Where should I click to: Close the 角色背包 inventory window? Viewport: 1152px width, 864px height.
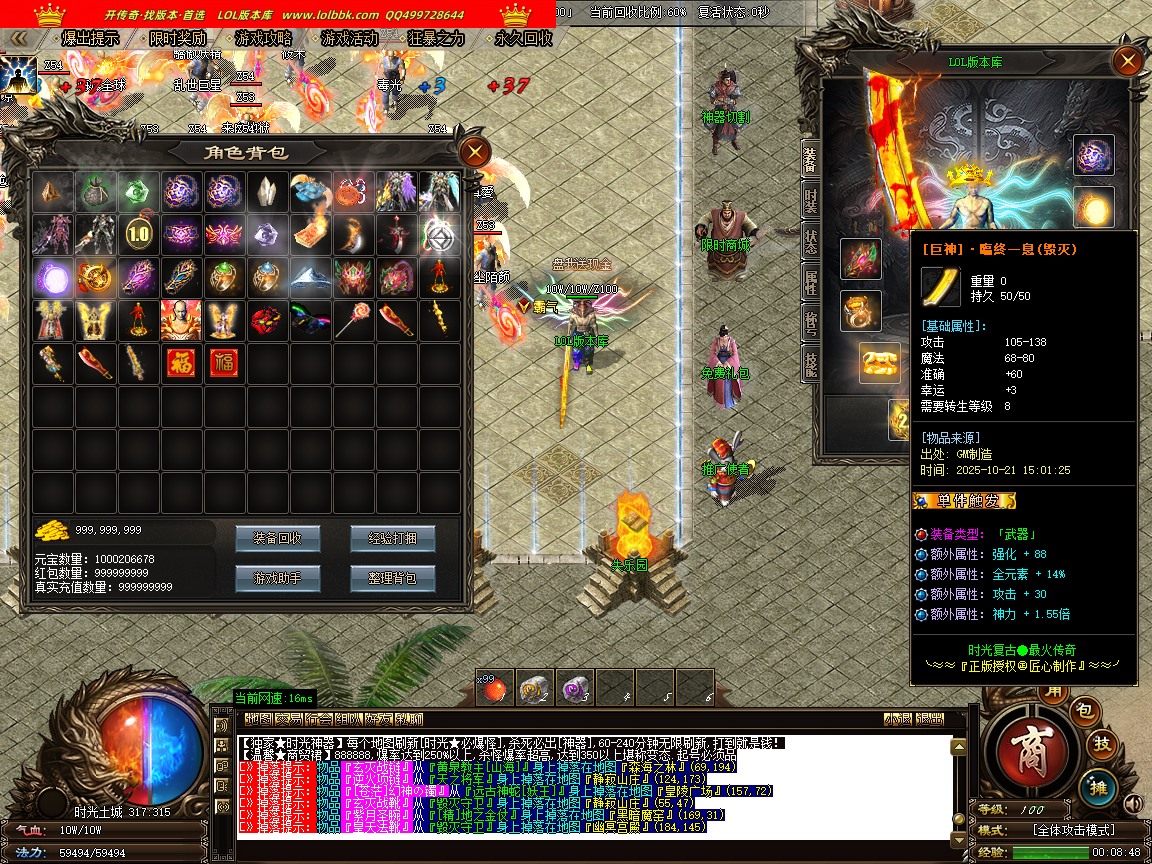[x=474, y=152]
